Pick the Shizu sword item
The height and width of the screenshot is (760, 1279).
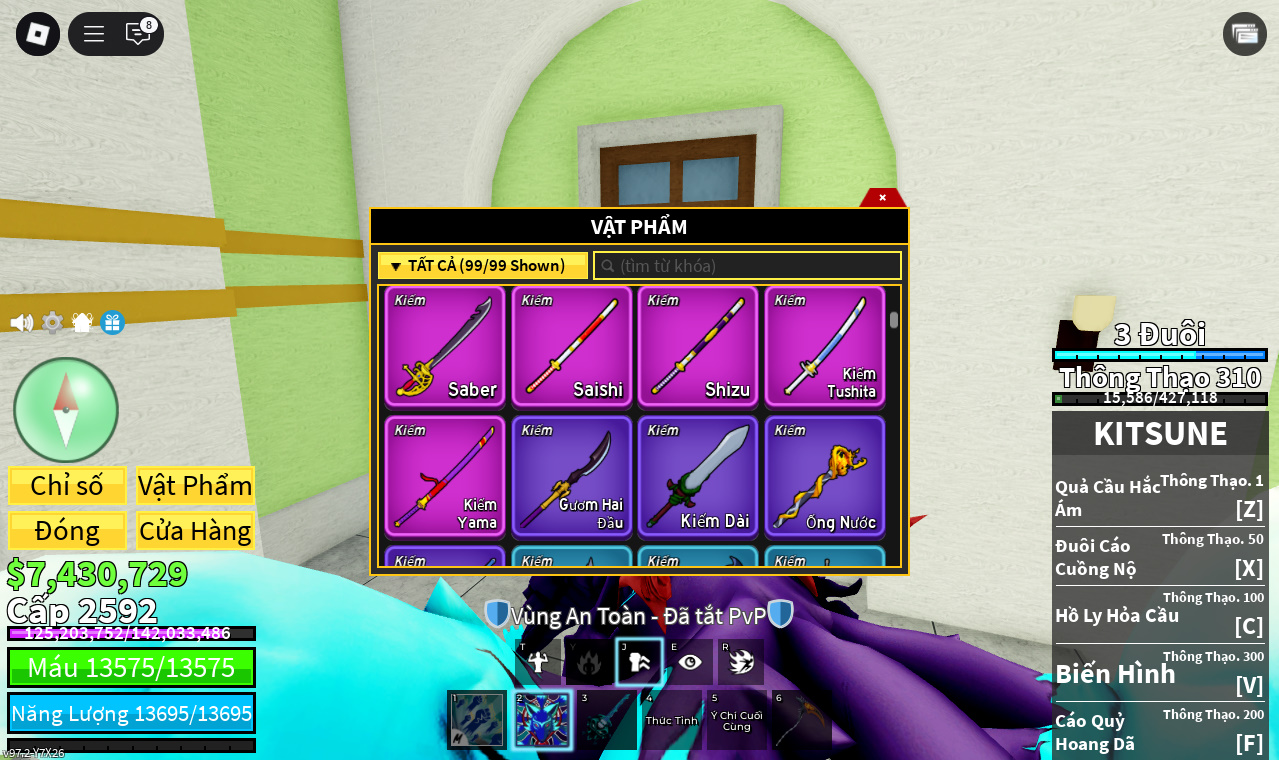pyautogui.click(x=698, y=346)
